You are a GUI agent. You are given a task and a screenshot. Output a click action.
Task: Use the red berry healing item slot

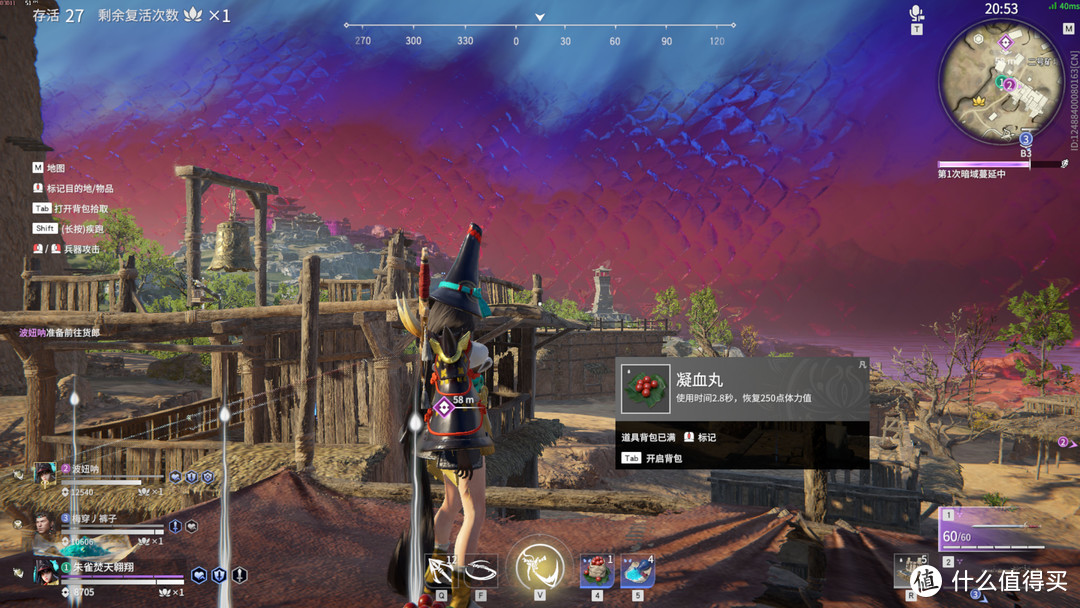tap(597, 570)
